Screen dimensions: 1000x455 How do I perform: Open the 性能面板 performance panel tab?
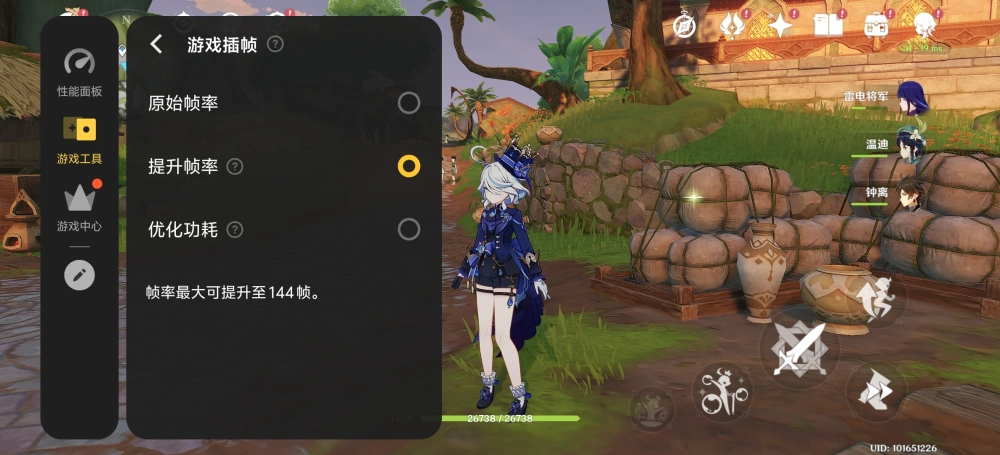point(79,73)
